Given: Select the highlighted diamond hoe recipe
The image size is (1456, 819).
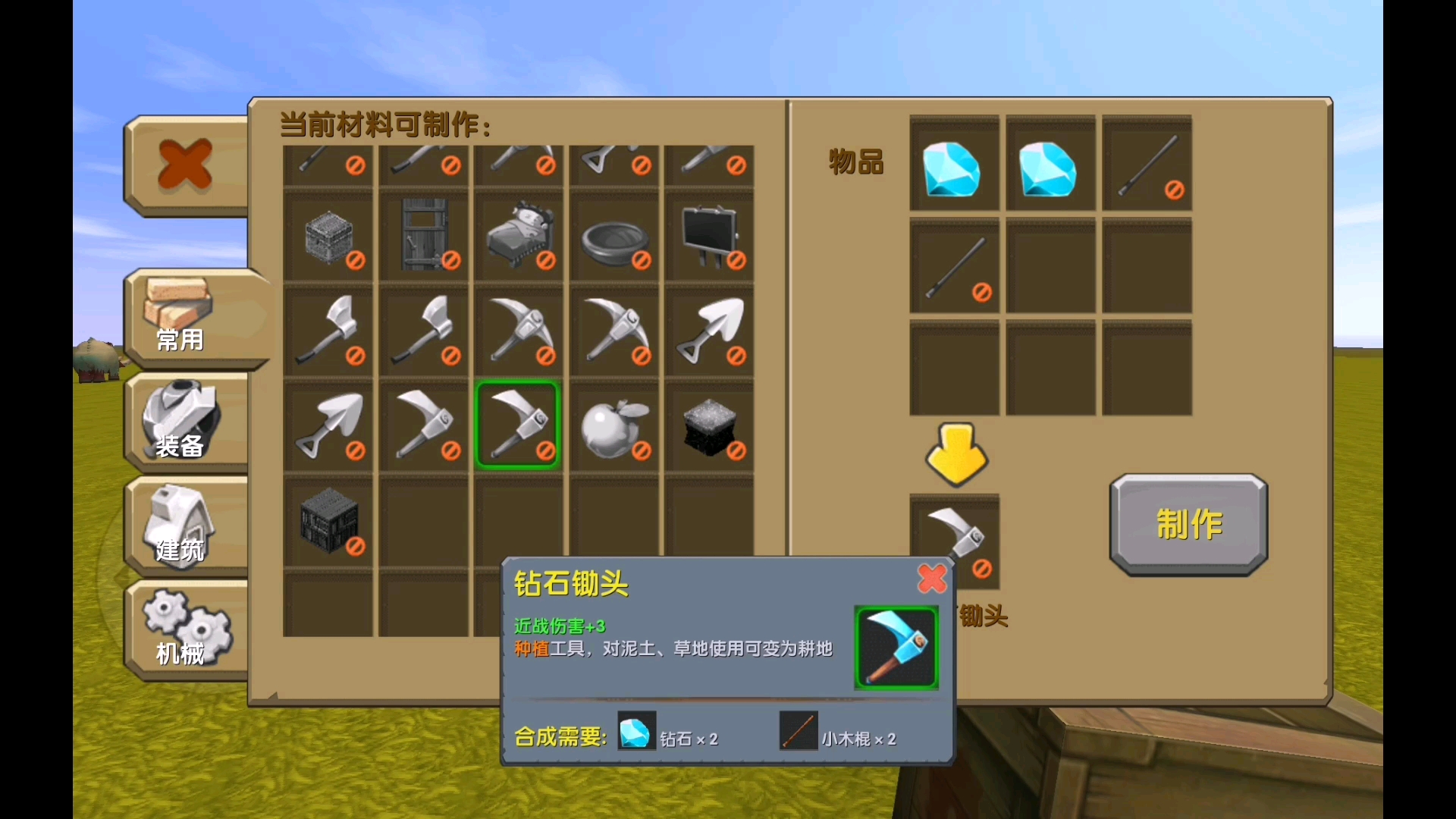Looking at the screenshot, I should click(518, 425).
